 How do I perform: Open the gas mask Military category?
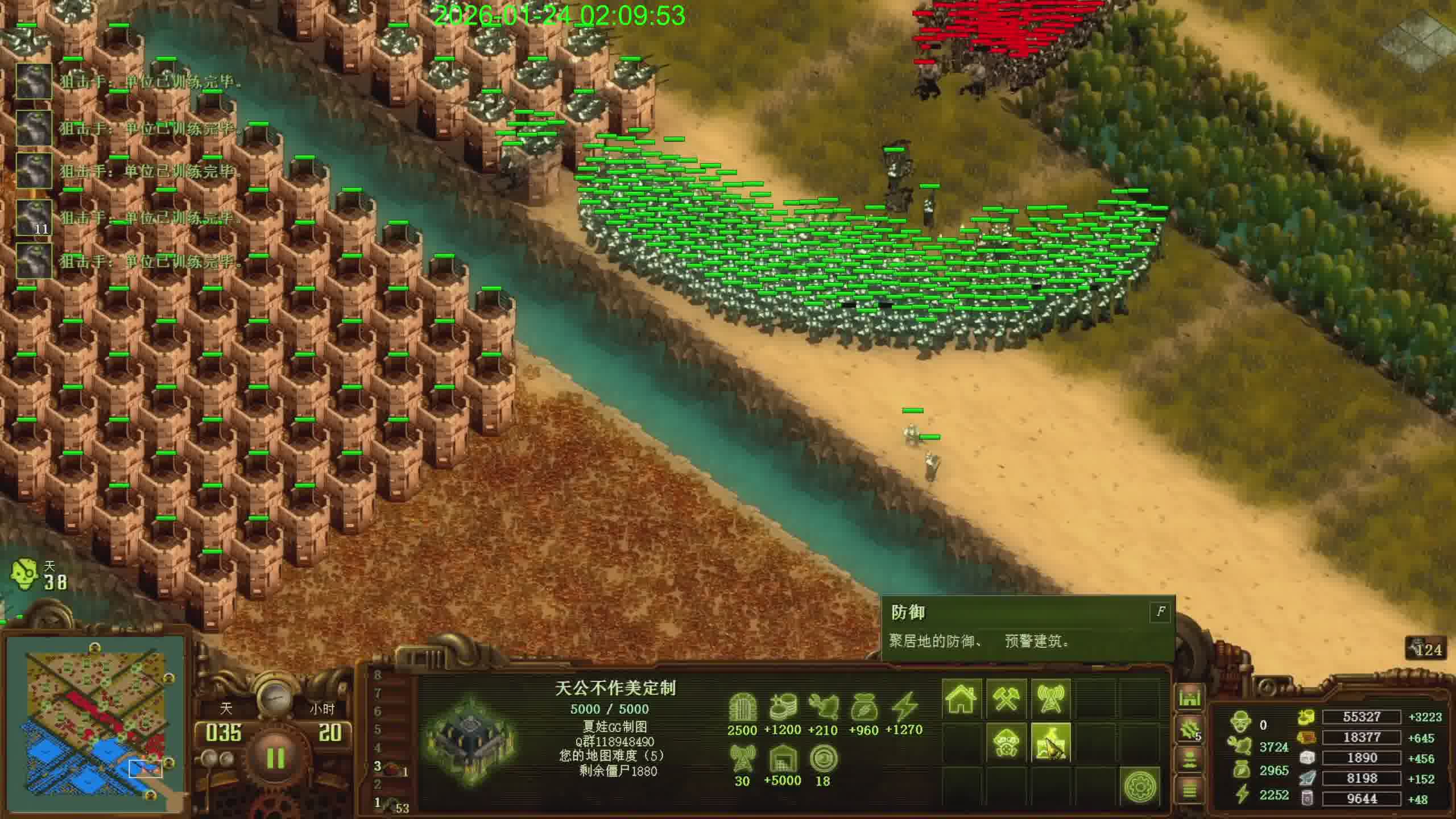point(1006,743)
